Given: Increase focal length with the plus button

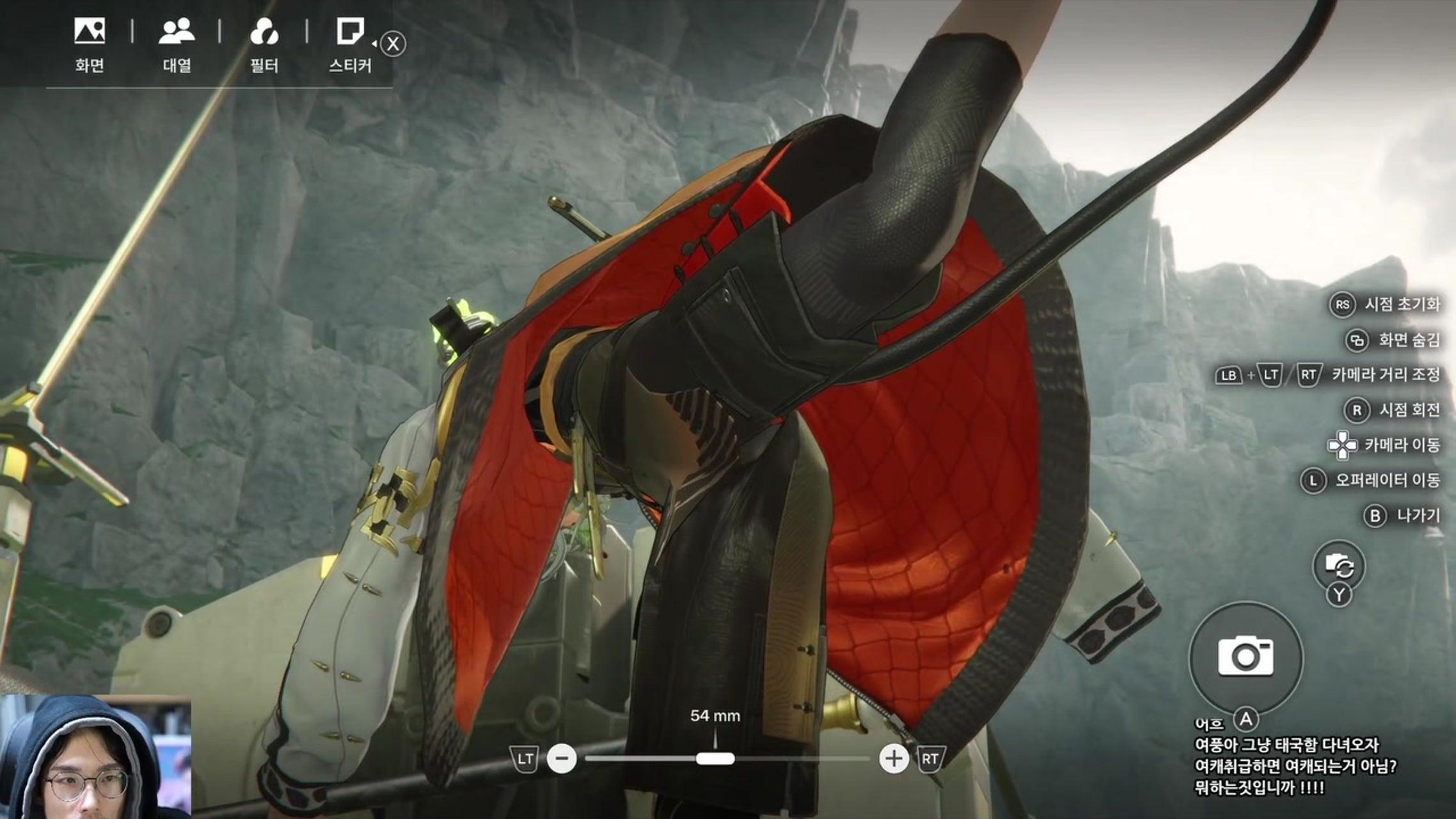Looking at the screenshot, I should tap(893, 759).
